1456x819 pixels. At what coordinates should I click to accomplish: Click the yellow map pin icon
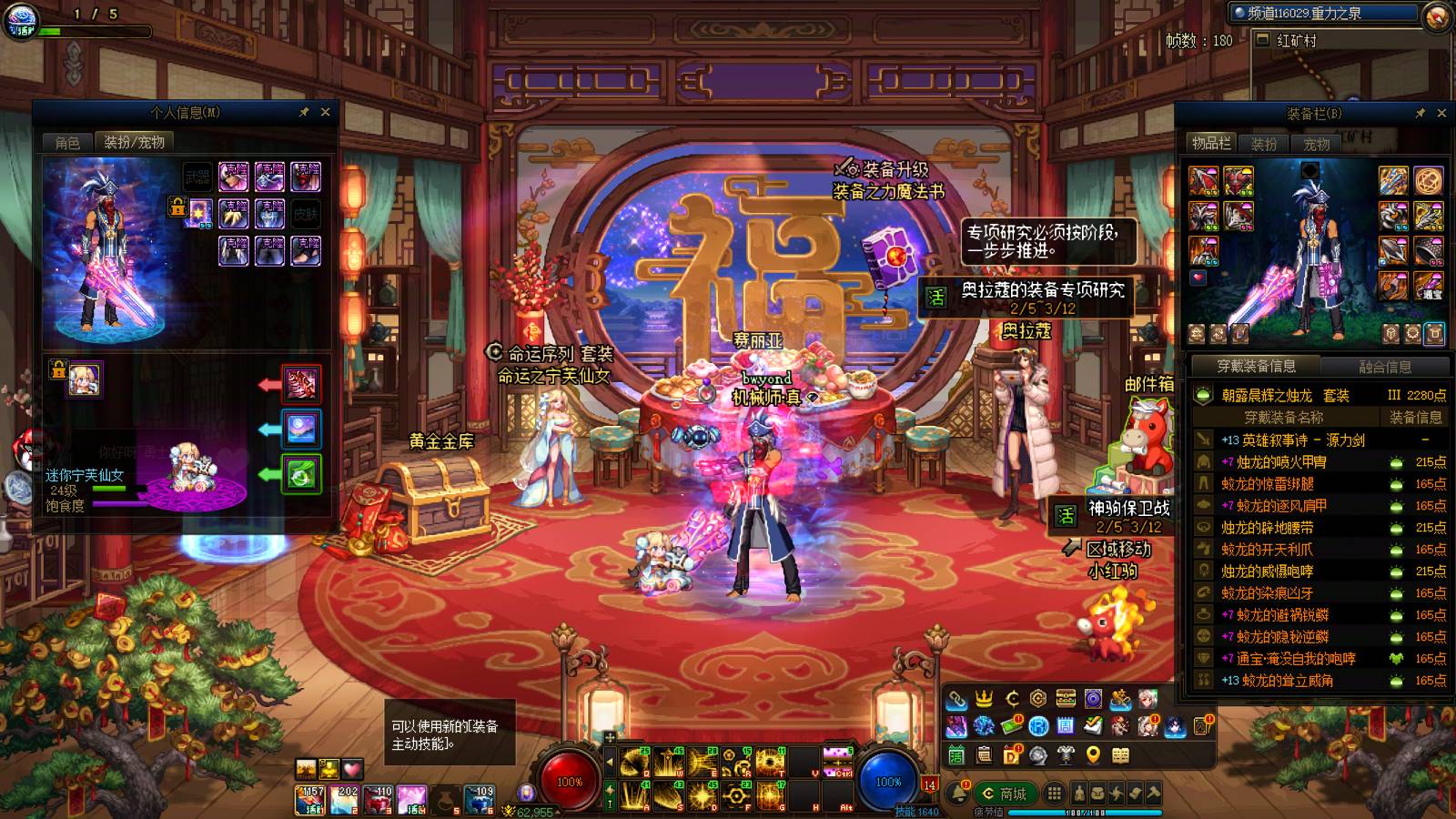coord(1093,755)
